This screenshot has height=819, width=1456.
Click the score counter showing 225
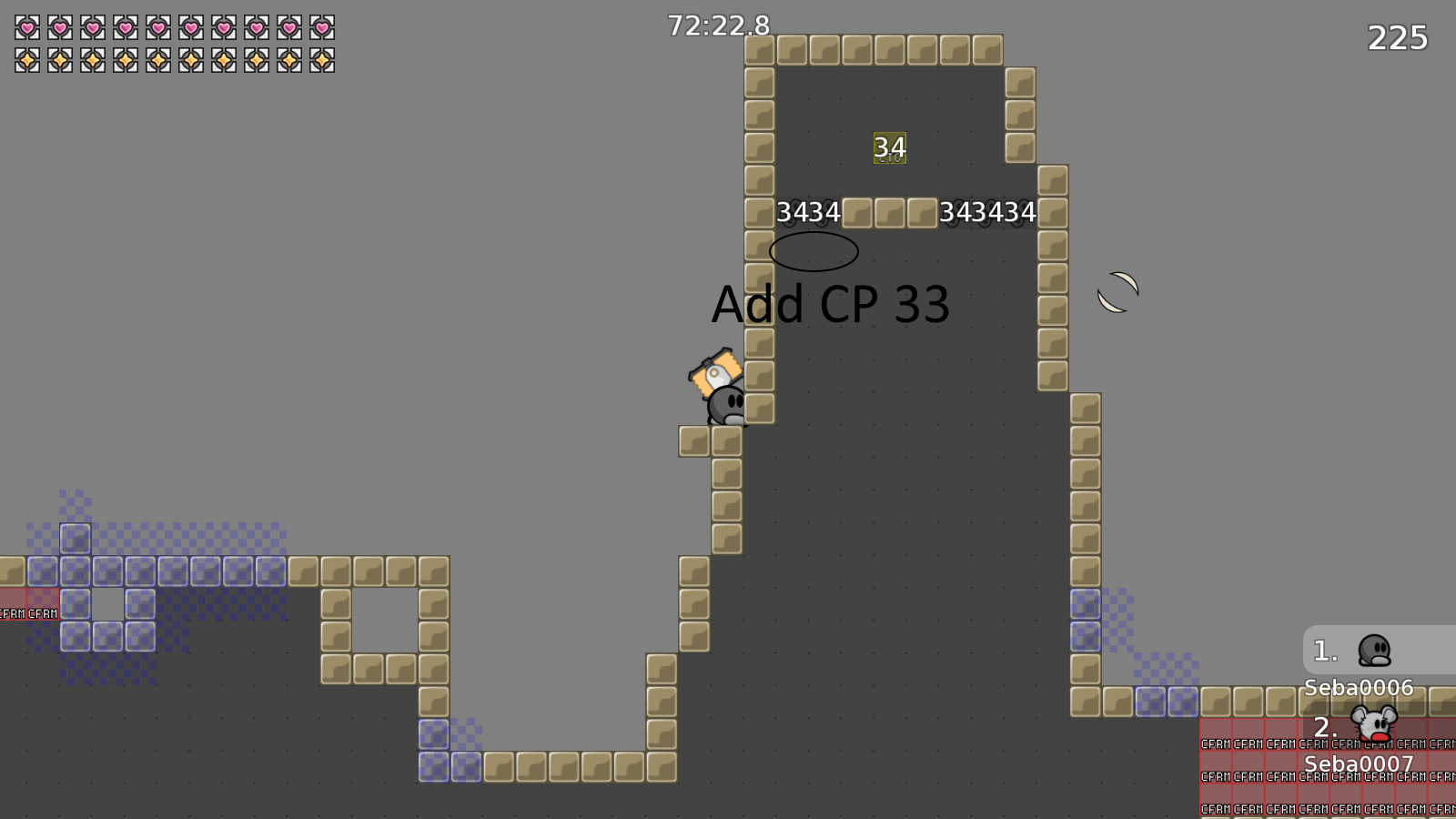tap(1398, 38)
